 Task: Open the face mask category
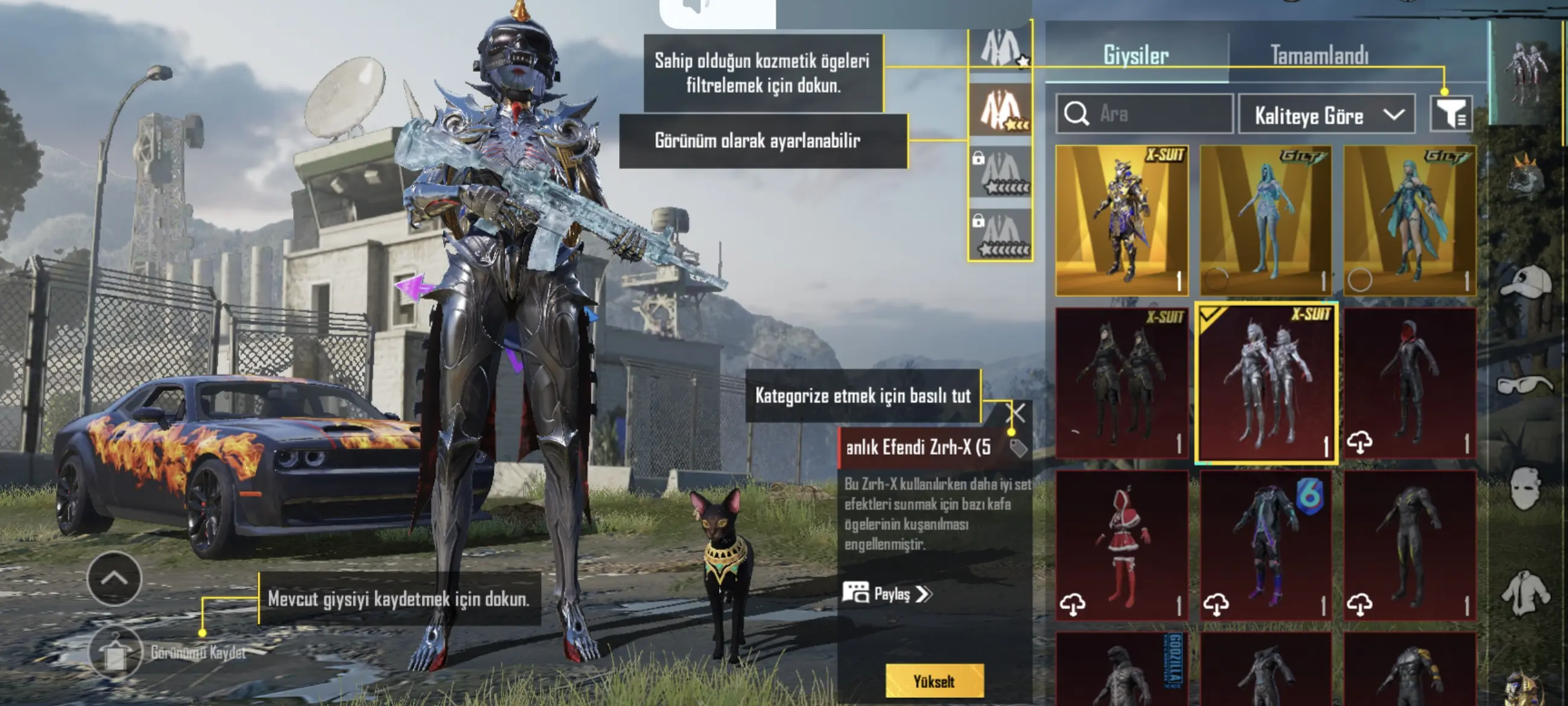tap(1526, 489)
